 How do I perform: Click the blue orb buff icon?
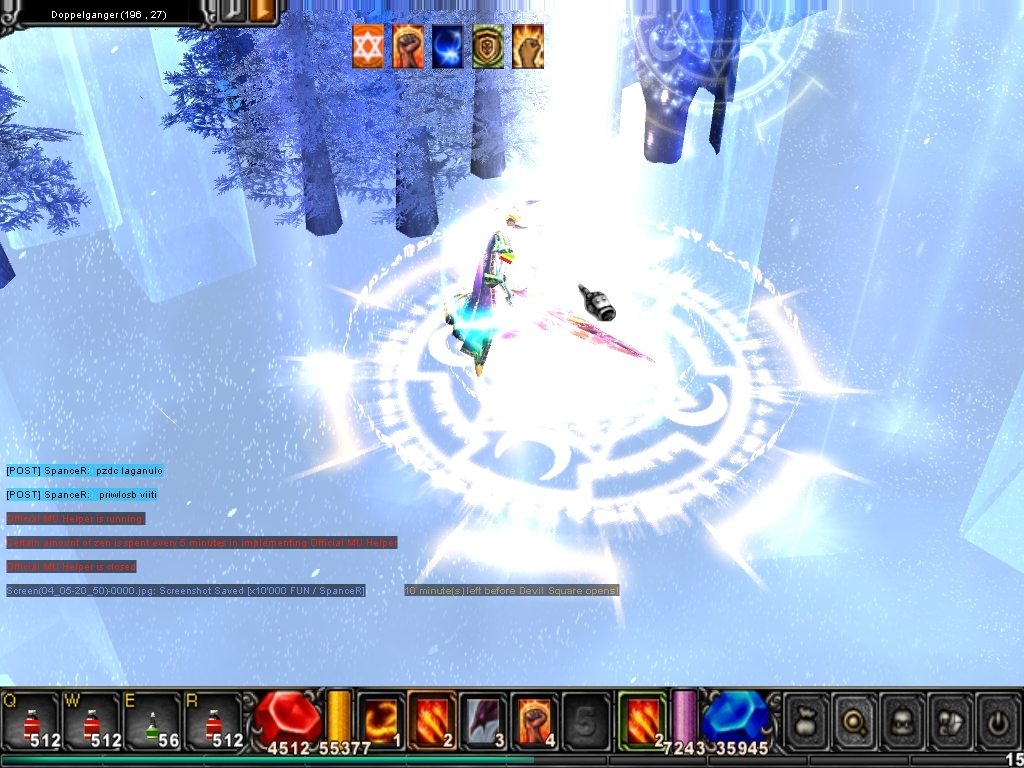pos(448,46)
